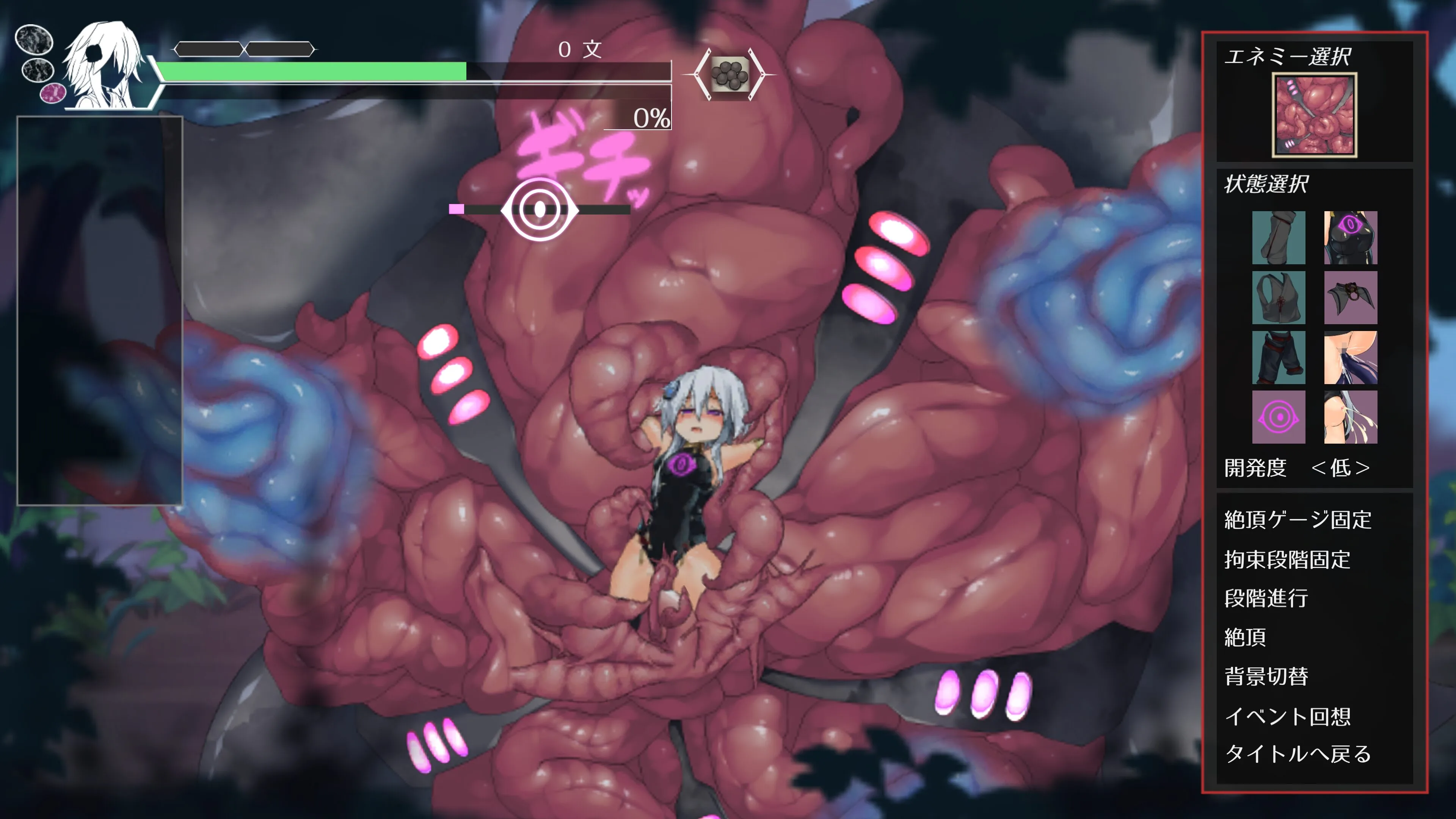The image size is (1456, 819).
Task: Open the イベント回想 menu entry
Action: click(1287, 716)
